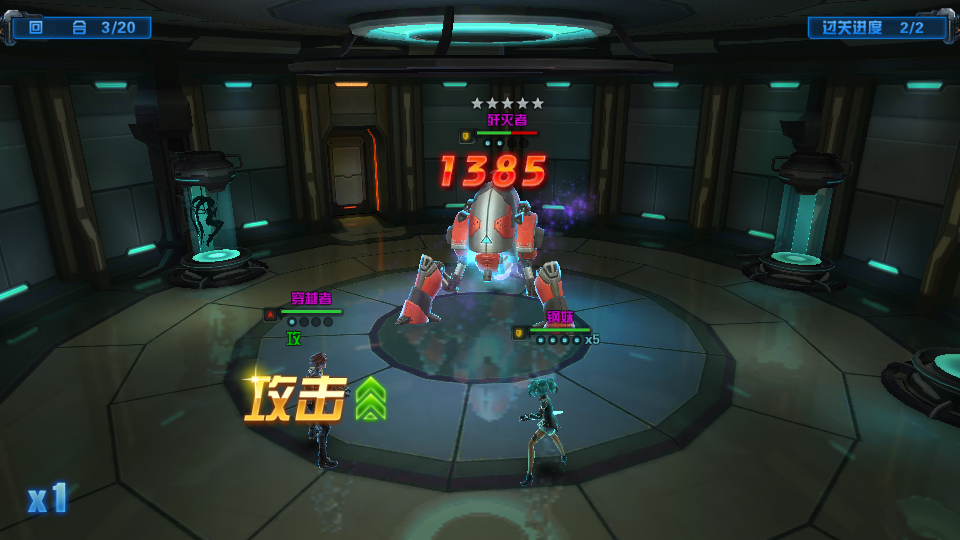Viewport: 960px width, 540px height.
Task: Toggle the x1 battle speed button
Action: [47, 498]
